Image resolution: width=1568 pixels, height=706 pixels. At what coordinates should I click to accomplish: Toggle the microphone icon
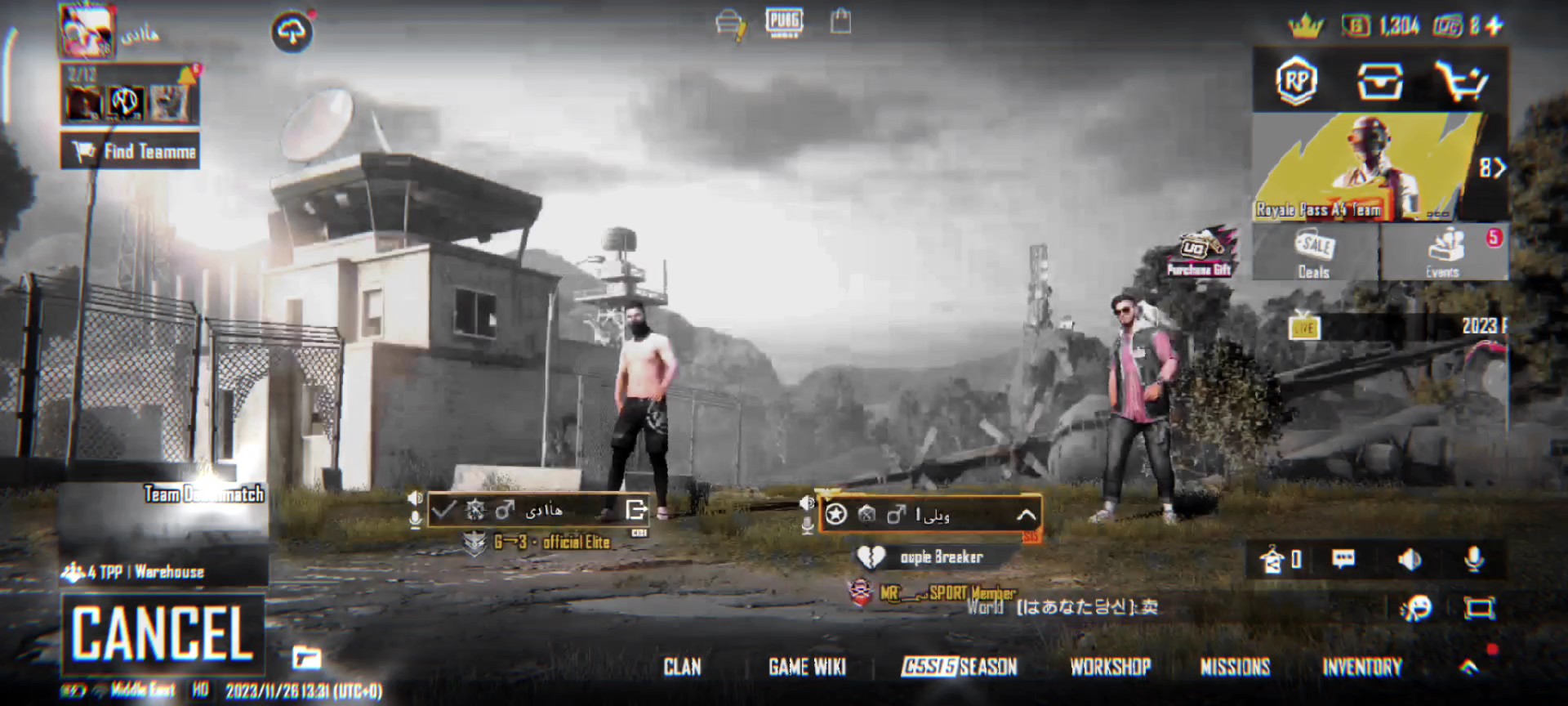tap(1474, 560)
